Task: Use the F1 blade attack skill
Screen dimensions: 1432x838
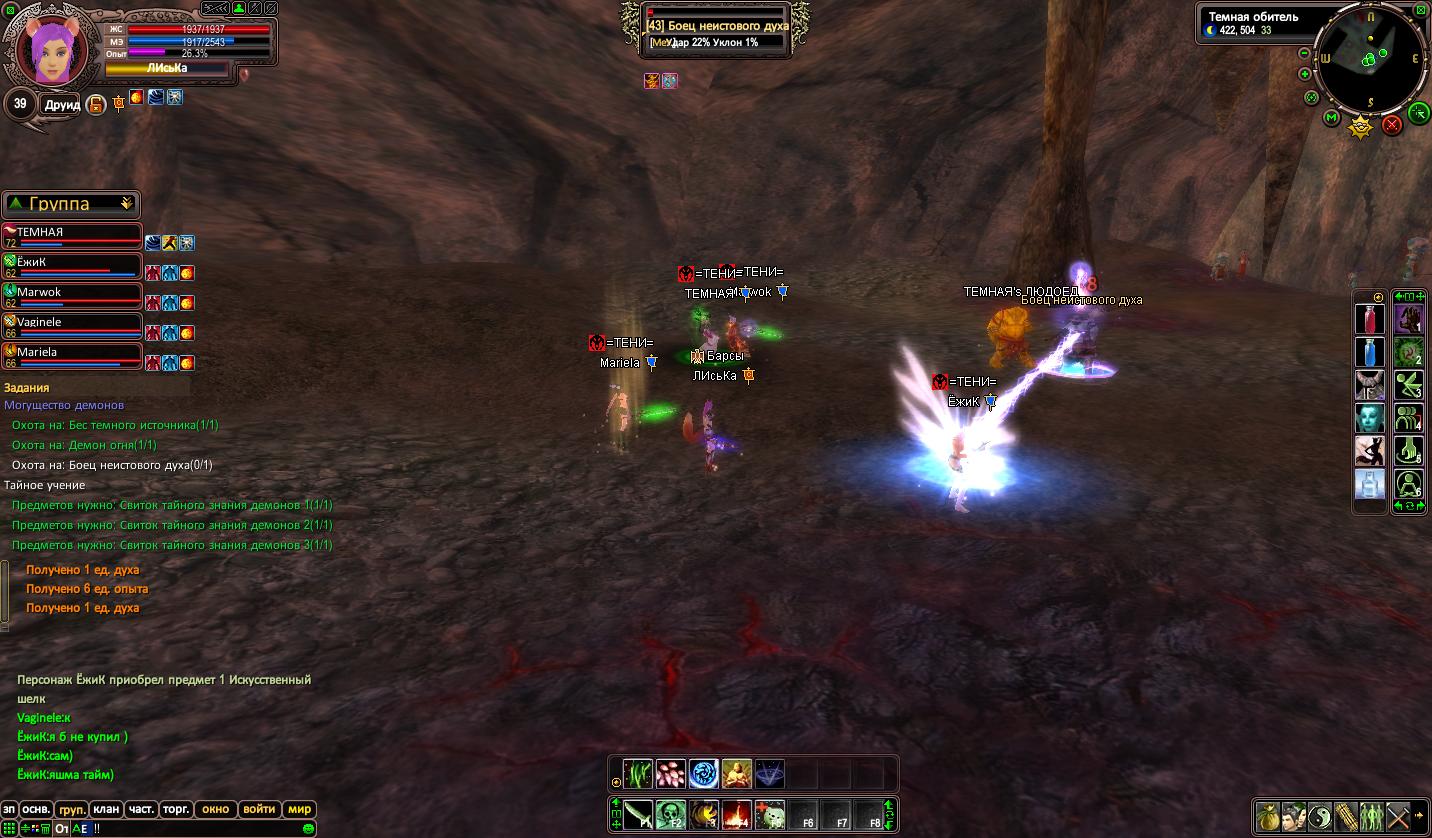Action: 638,815
